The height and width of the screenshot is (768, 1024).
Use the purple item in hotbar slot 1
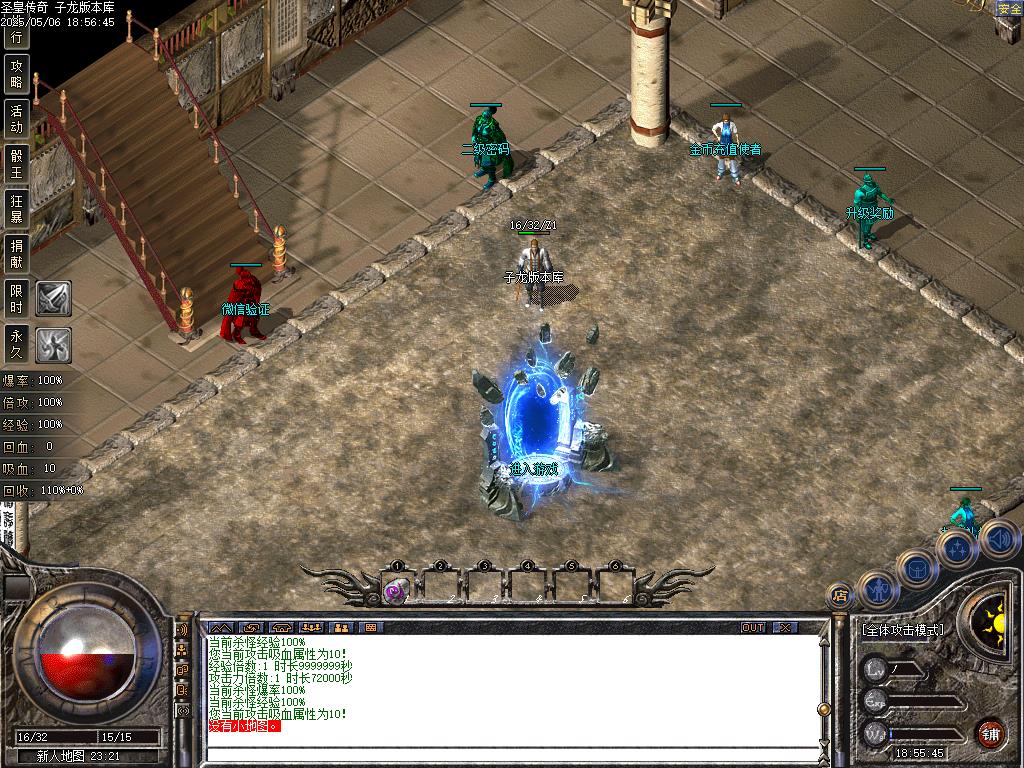click(396, 591)
